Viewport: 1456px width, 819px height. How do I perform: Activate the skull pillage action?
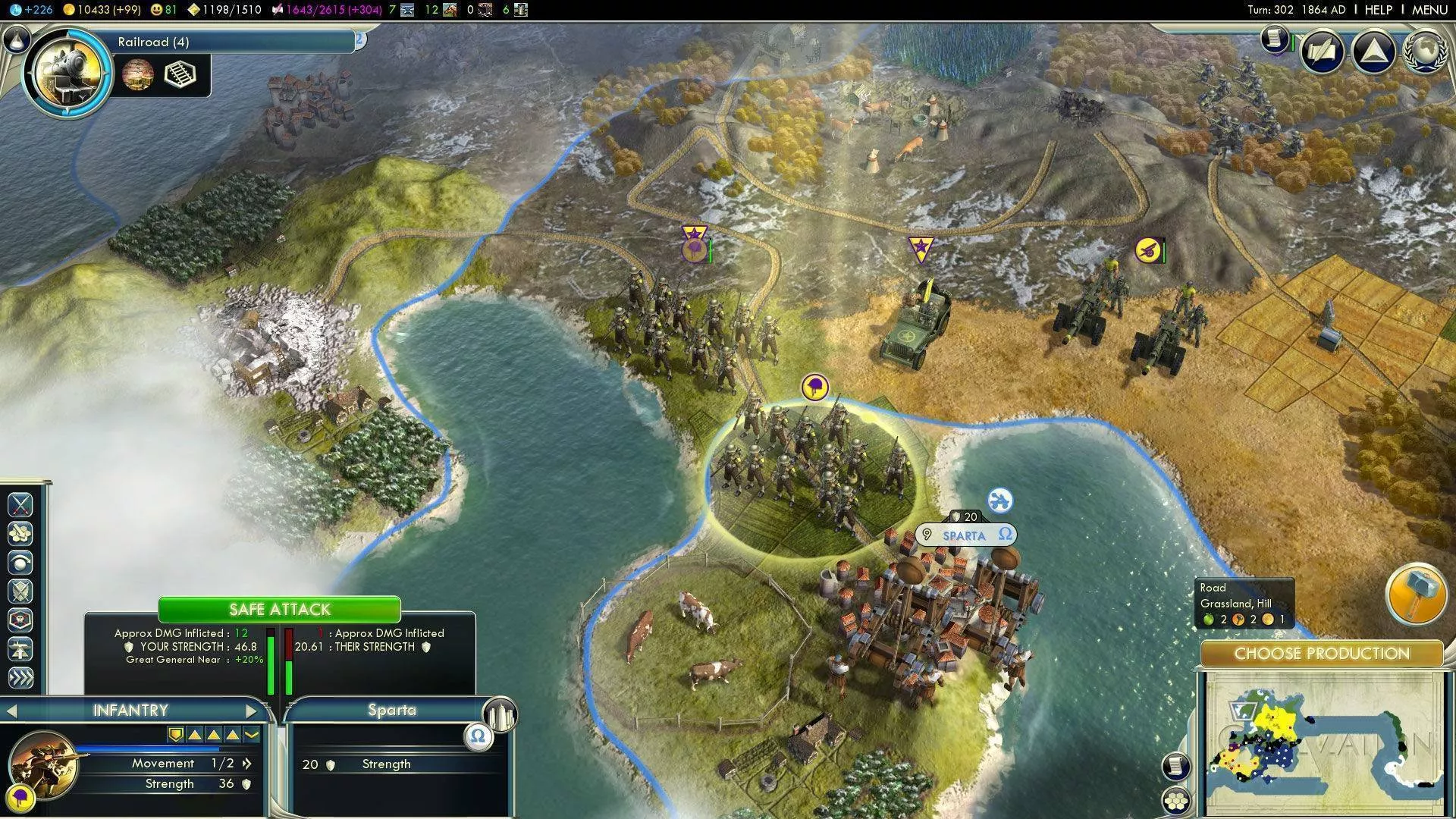(x=20, y=620)
